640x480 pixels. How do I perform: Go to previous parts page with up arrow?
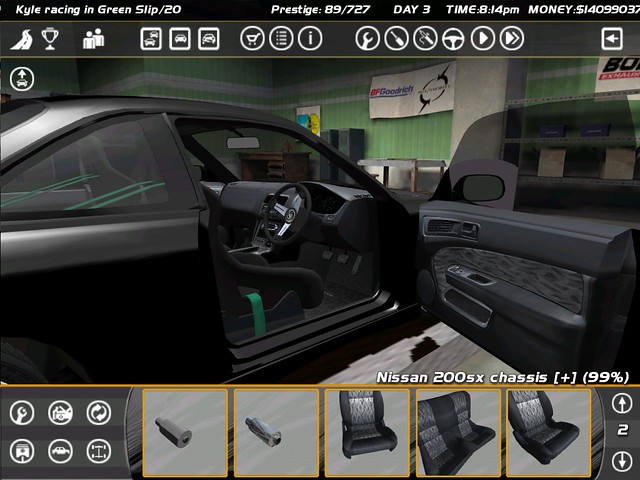[x=621, y=403]
